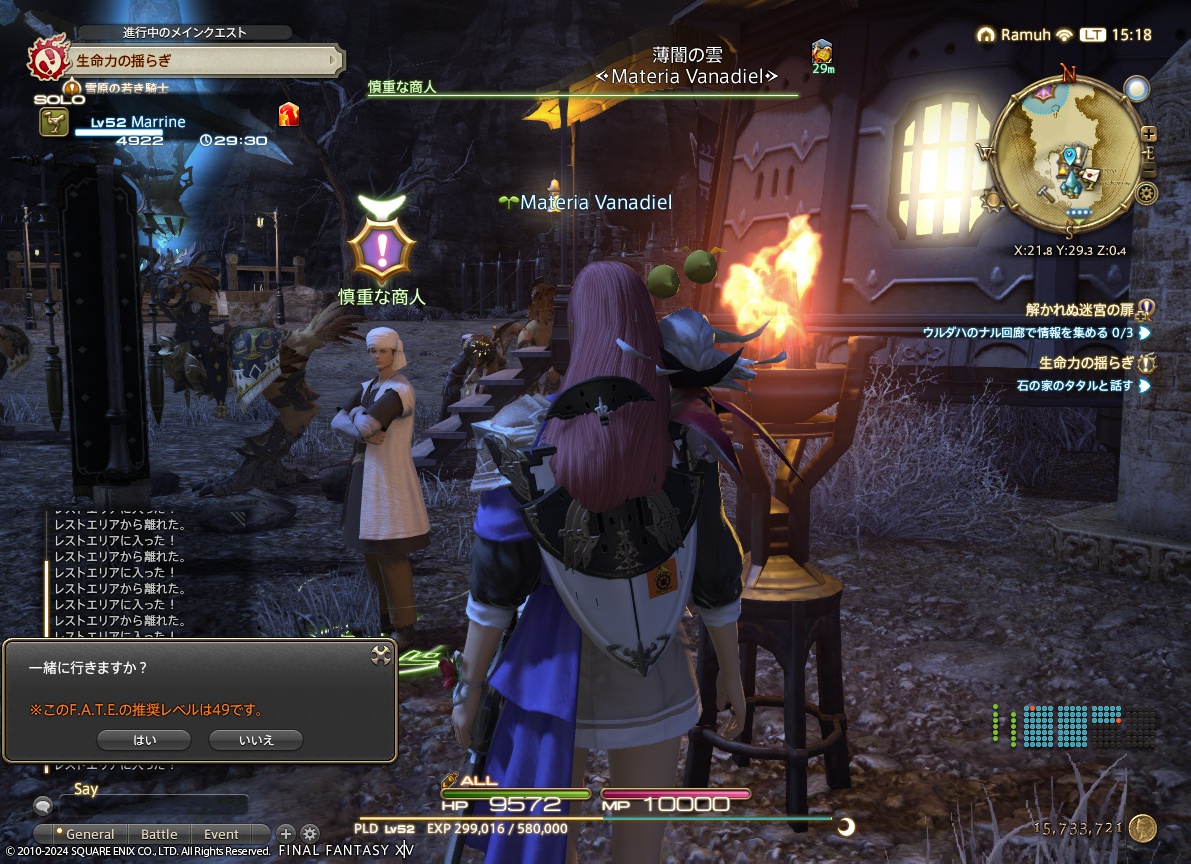Select 解かれぬ迷宮の扉 quest in tracker
The height and width of the screenshot is (864, 1191).
(x=1082, y=309)
